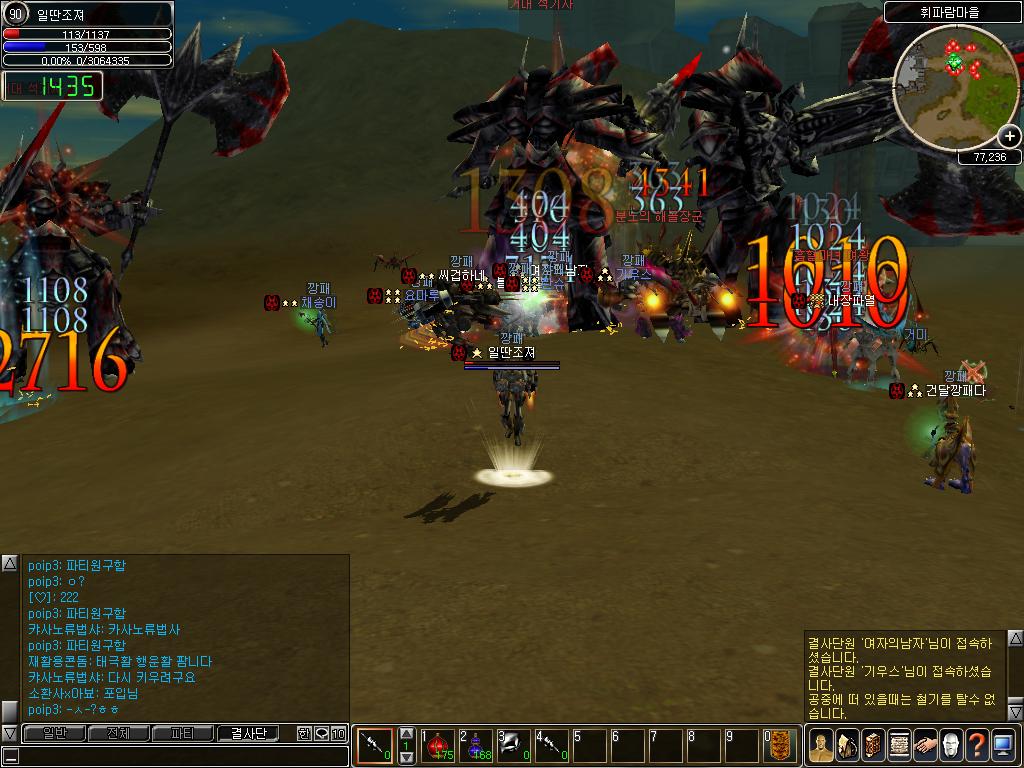Click the minimap plus zoom button
This screenshot has width=1024, height=768.
[x=1009, y=136]
